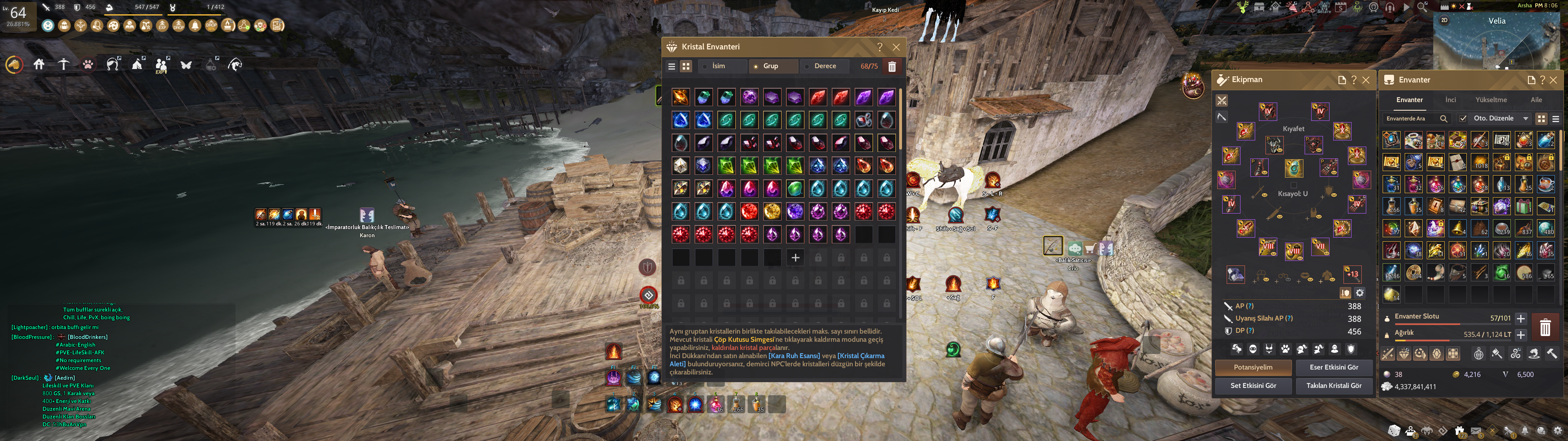This screenshot has height=441, width=1568.
Task: Sort crystals by İsim
Action: coord(719,67)
